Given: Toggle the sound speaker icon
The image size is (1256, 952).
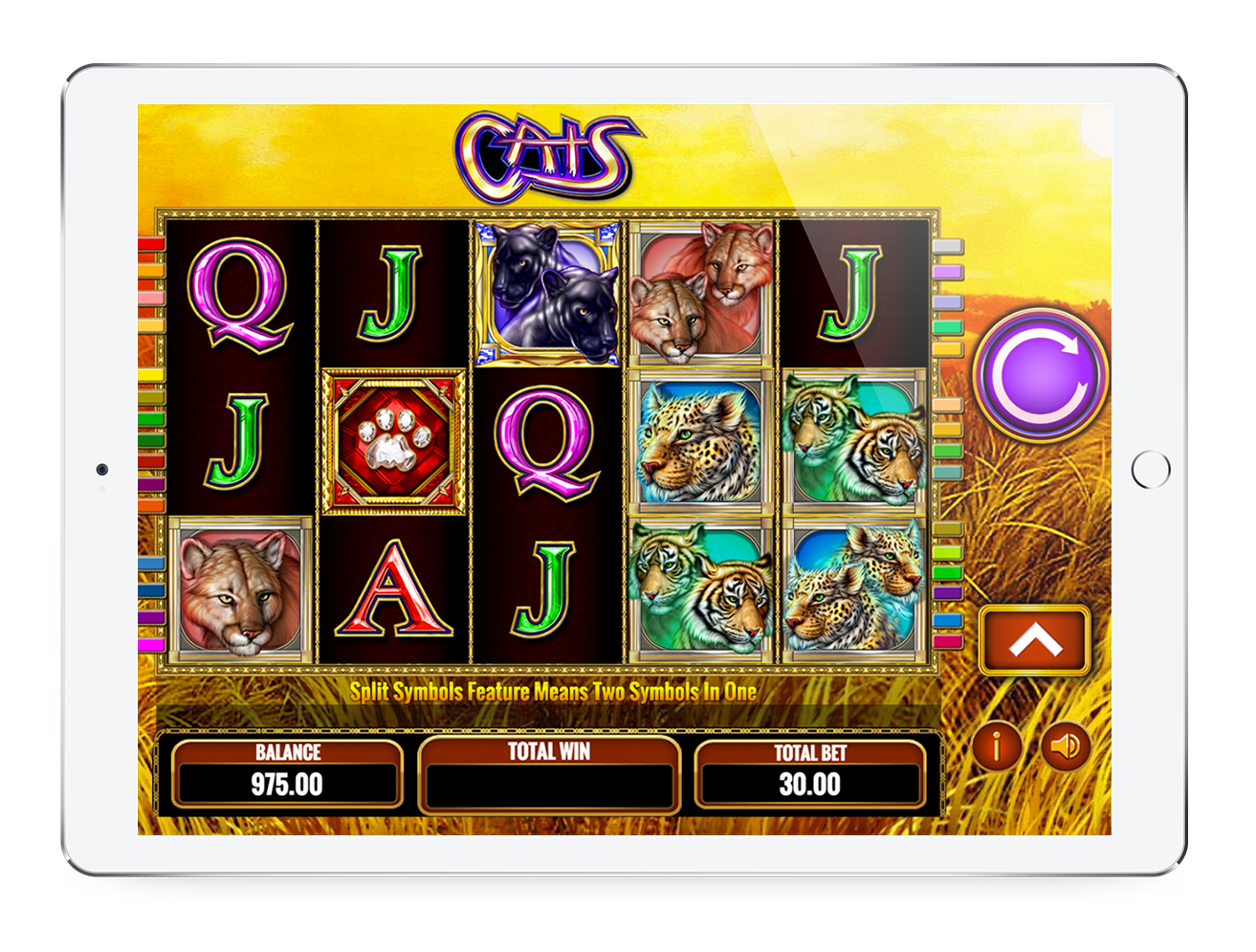Looking at the screenshot, I should coord(1065,745).
